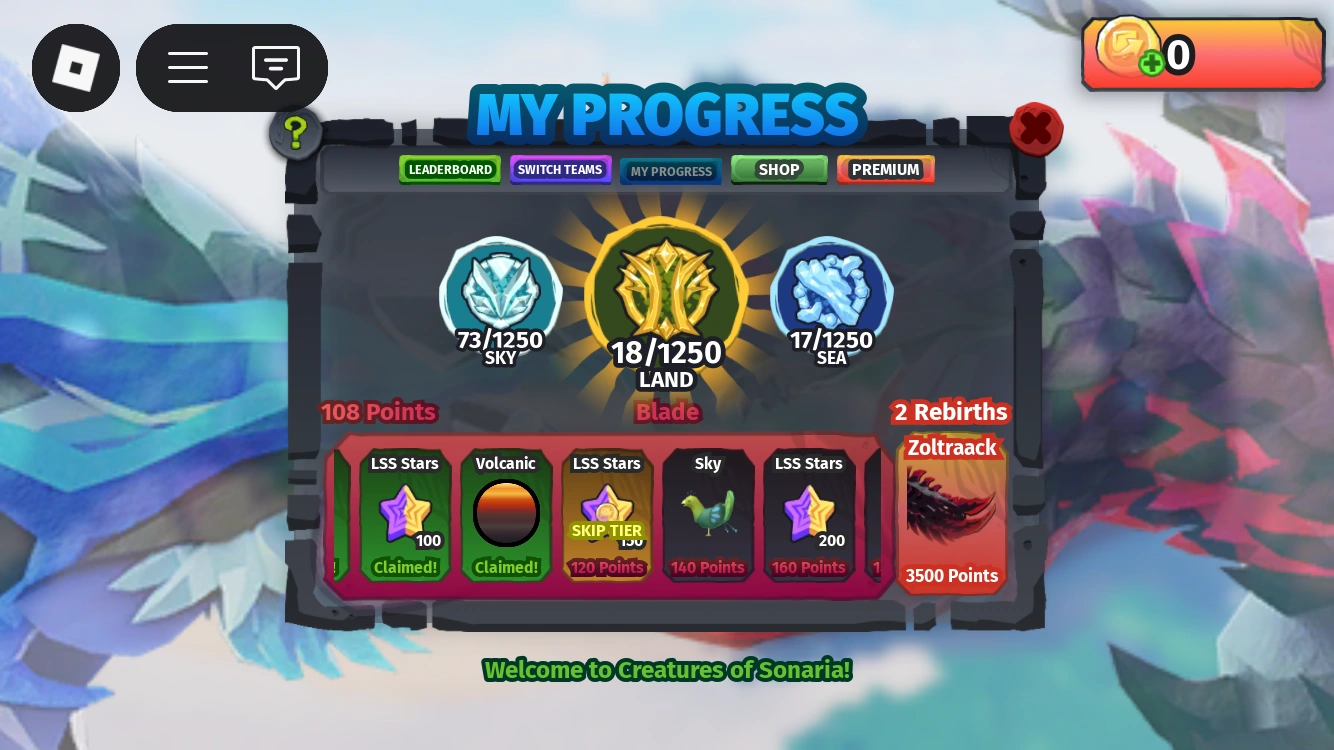Switch to the Leaderboard tab
The width and height of the screenshot is (1334, 750).
(x=449, y=169)
